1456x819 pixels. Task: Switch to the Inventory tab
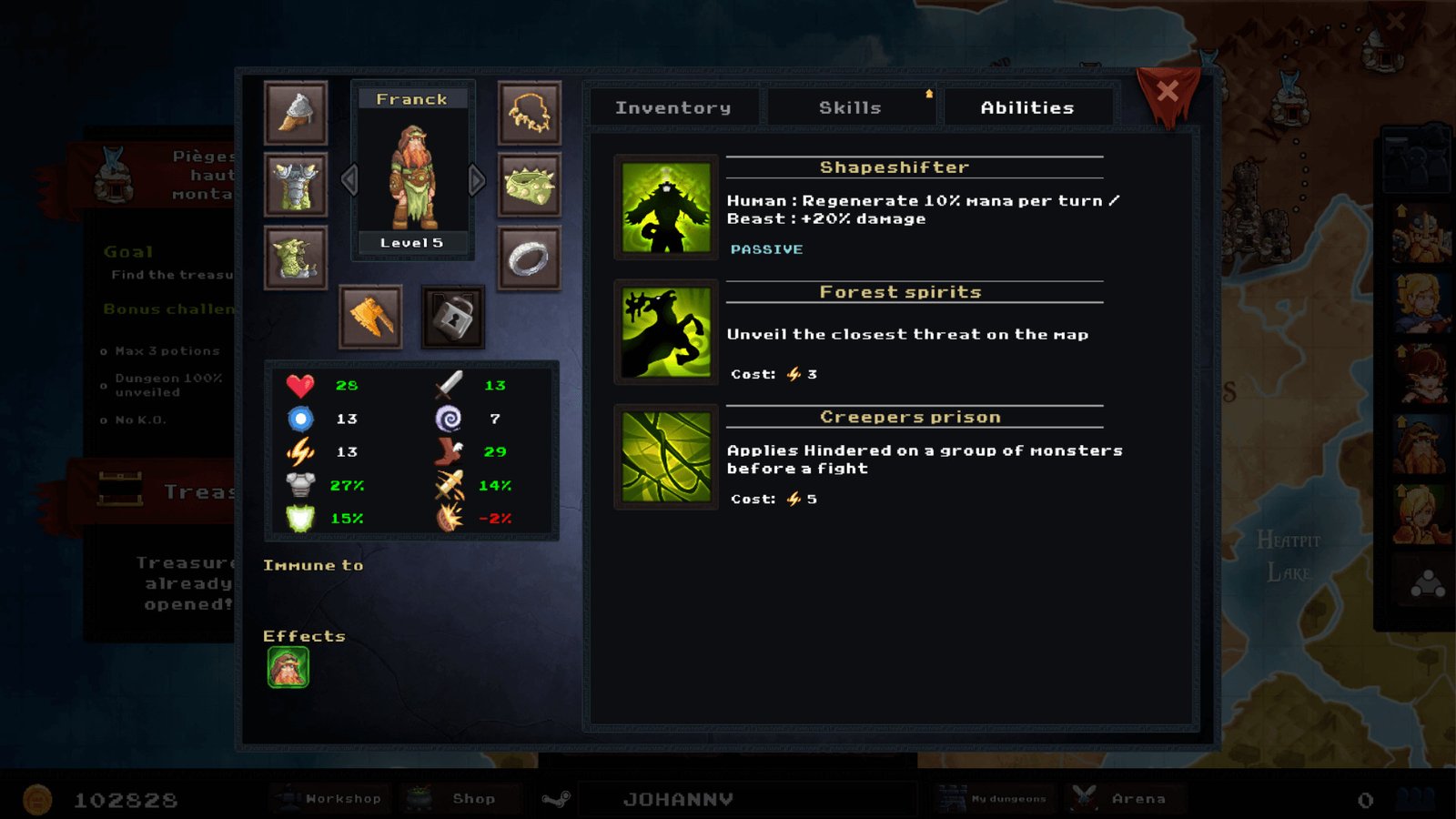point(673,107)
